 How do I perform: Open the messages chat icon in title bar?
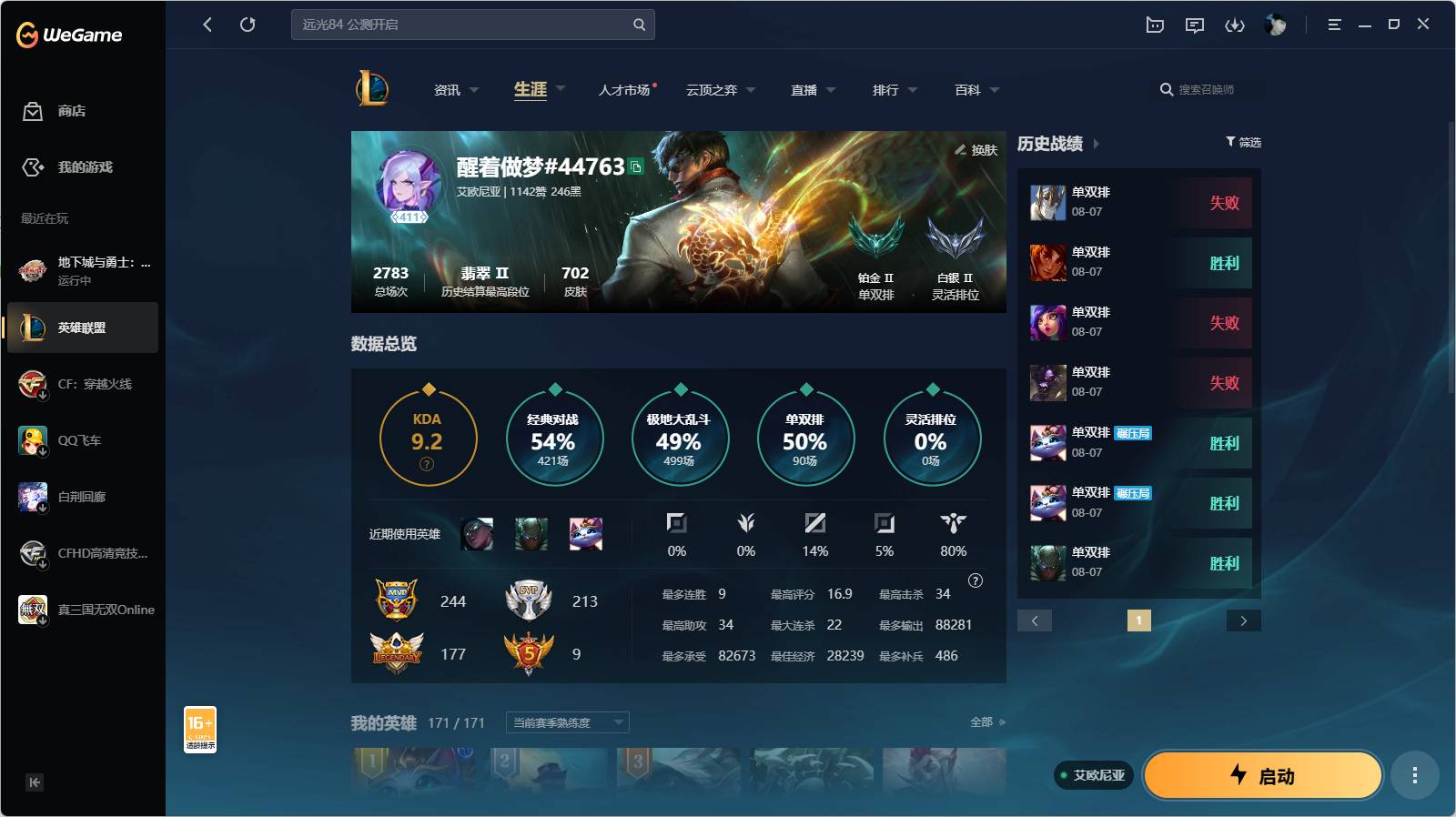(x=1195, y=25)
